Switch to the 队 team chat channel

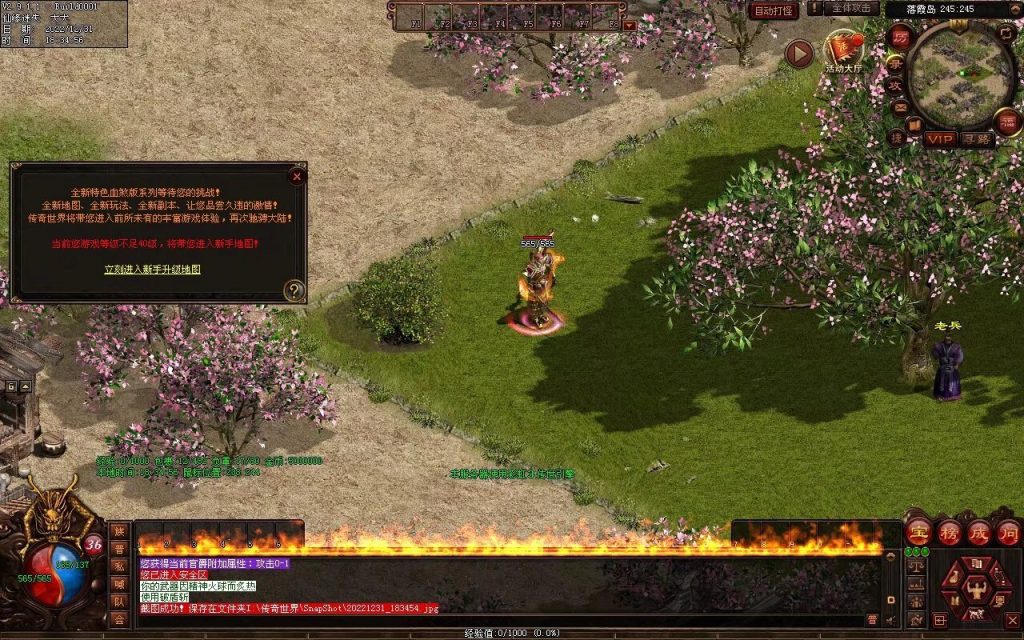pyautogui.click(x=119, y=602)
